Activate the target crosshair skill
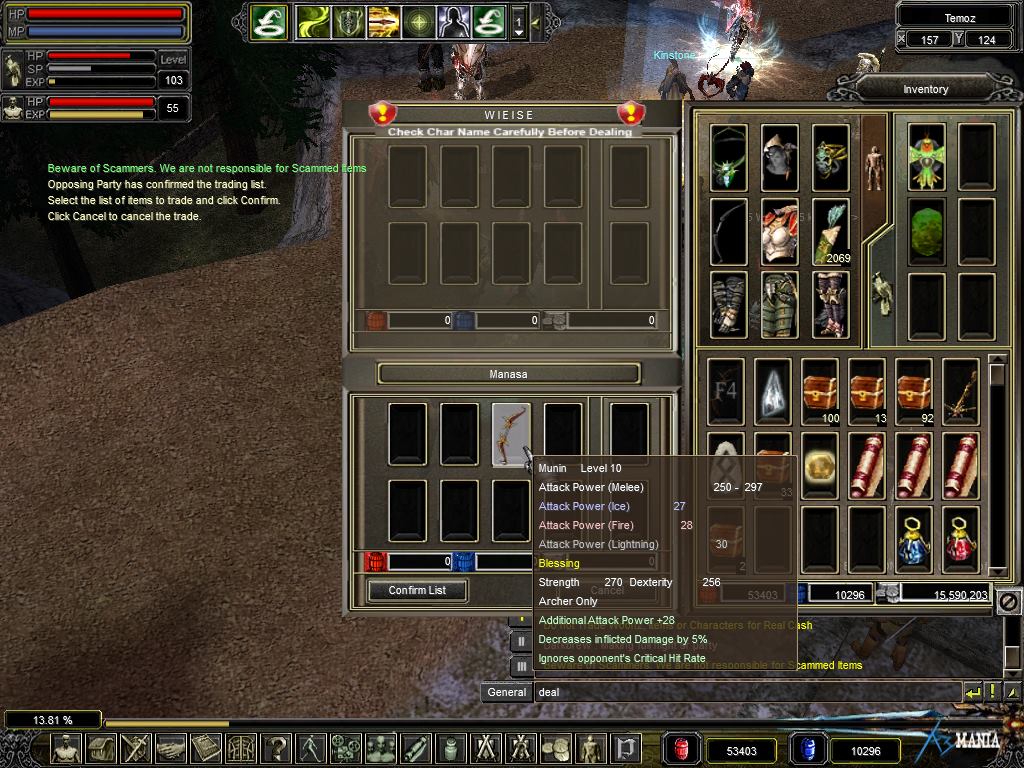This screenshot has height=768, width=1024. click(x=418, y=21)
